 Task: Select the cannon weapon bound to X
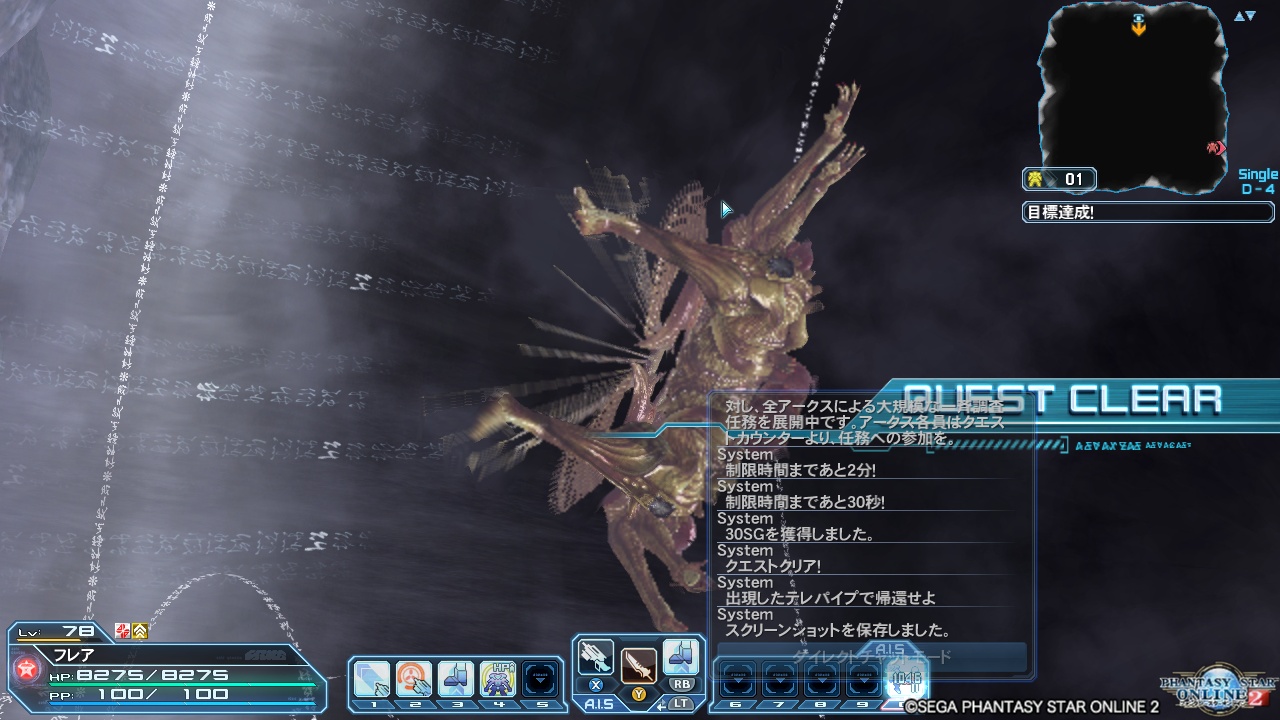tap(595, 655)
